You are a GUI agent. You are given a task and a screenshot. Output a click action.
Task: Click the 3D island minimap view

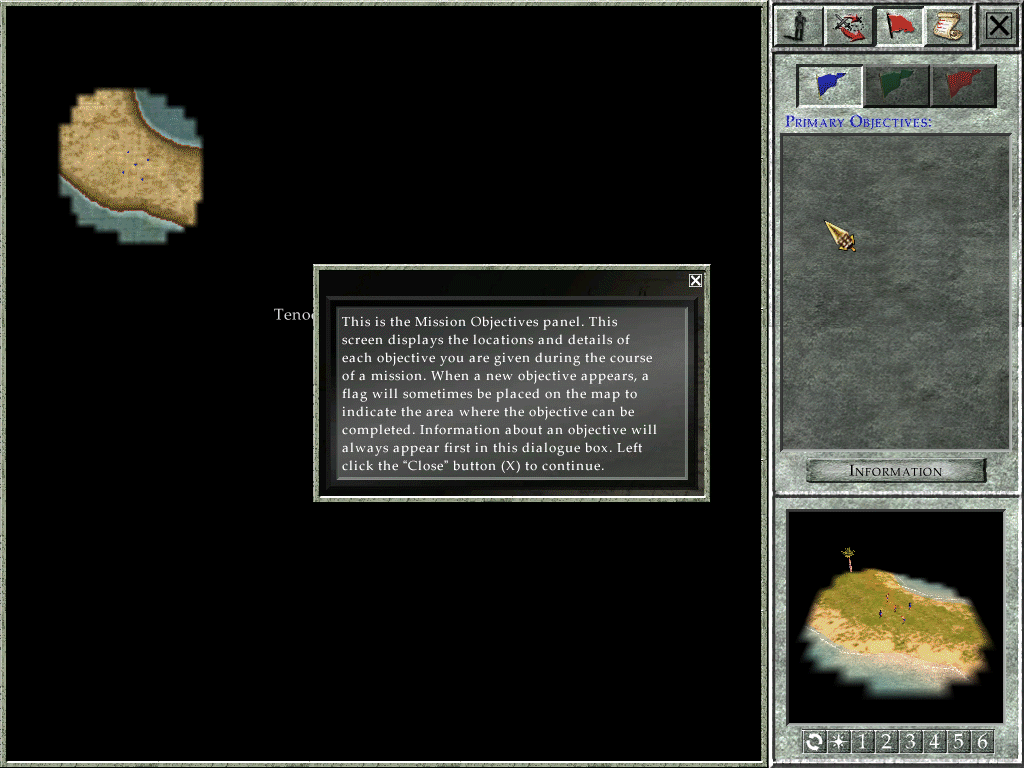895,616
